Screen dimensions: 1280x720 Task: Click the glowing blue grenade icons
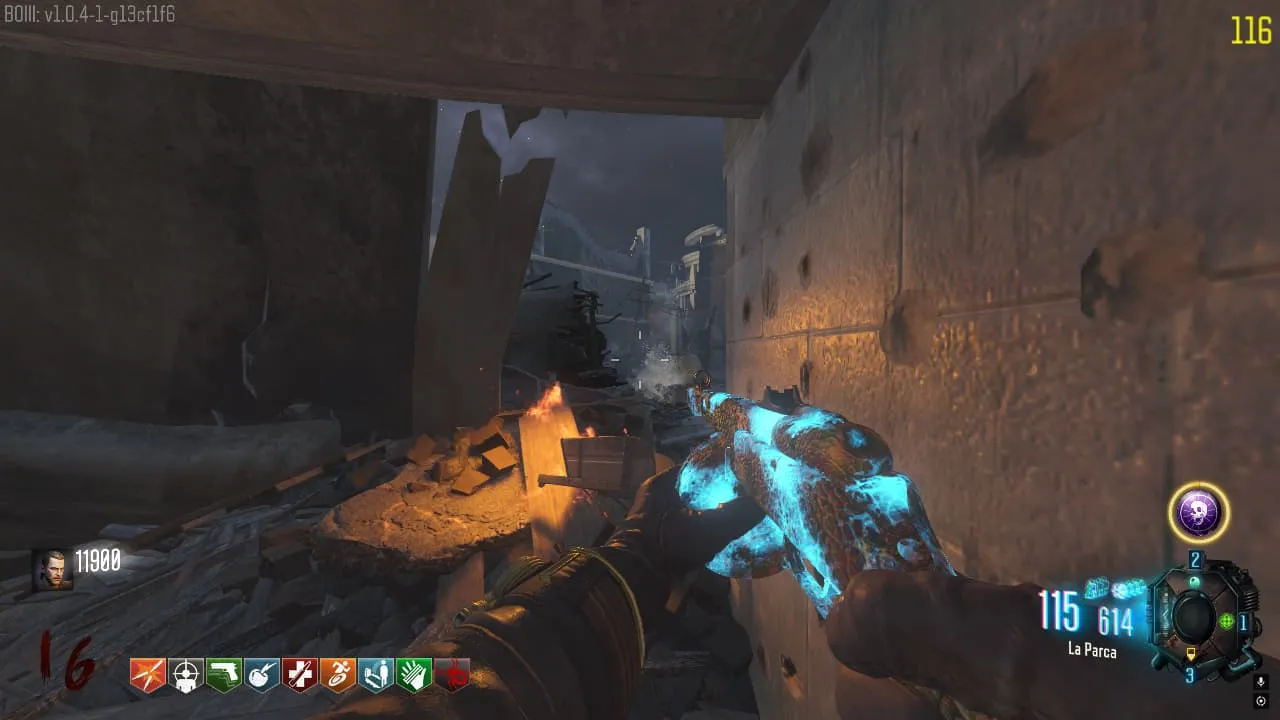(x=1114, y=589)
